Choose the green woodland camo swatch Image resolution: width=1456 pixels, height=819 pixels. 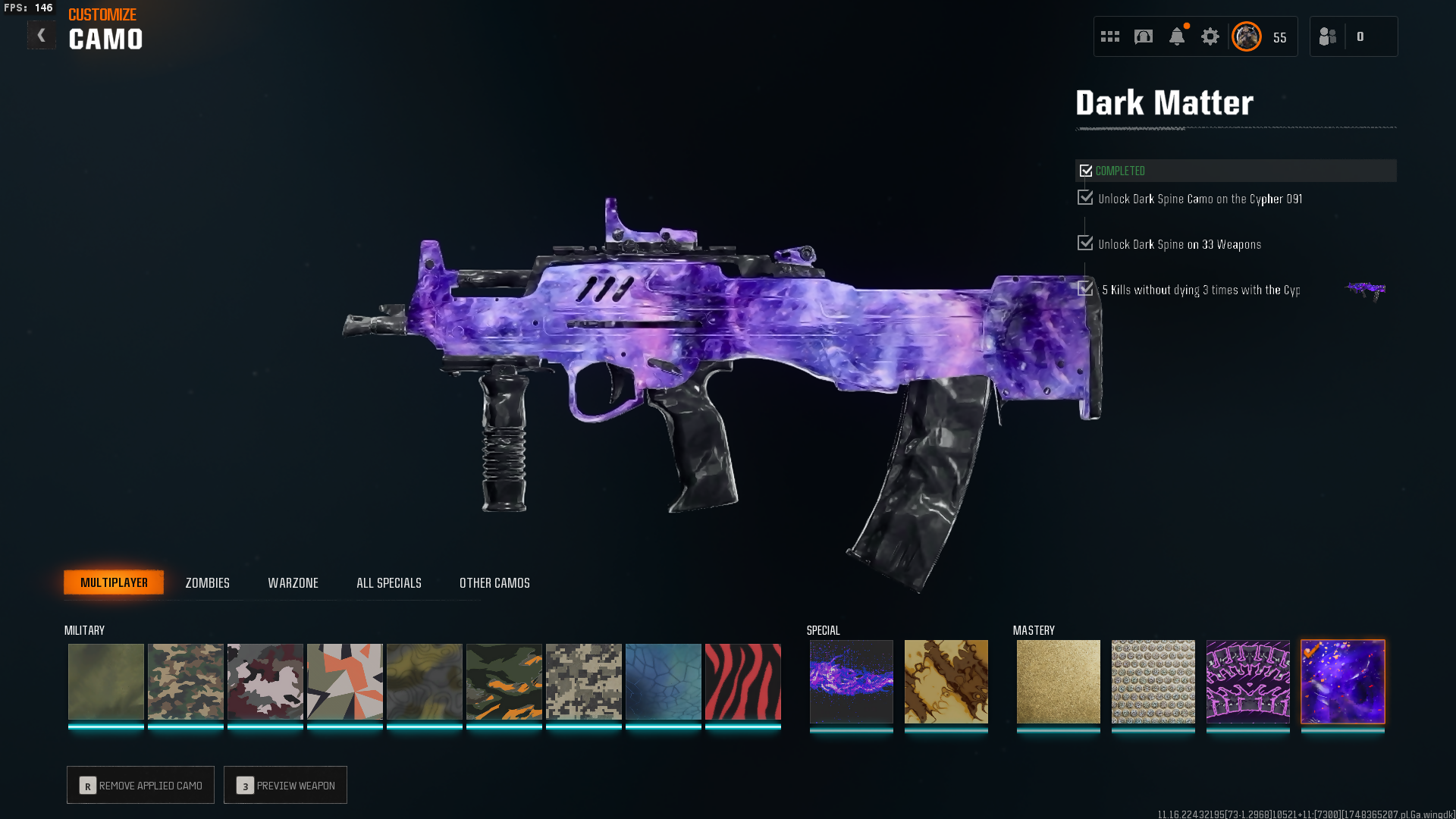tap(185, 682)
